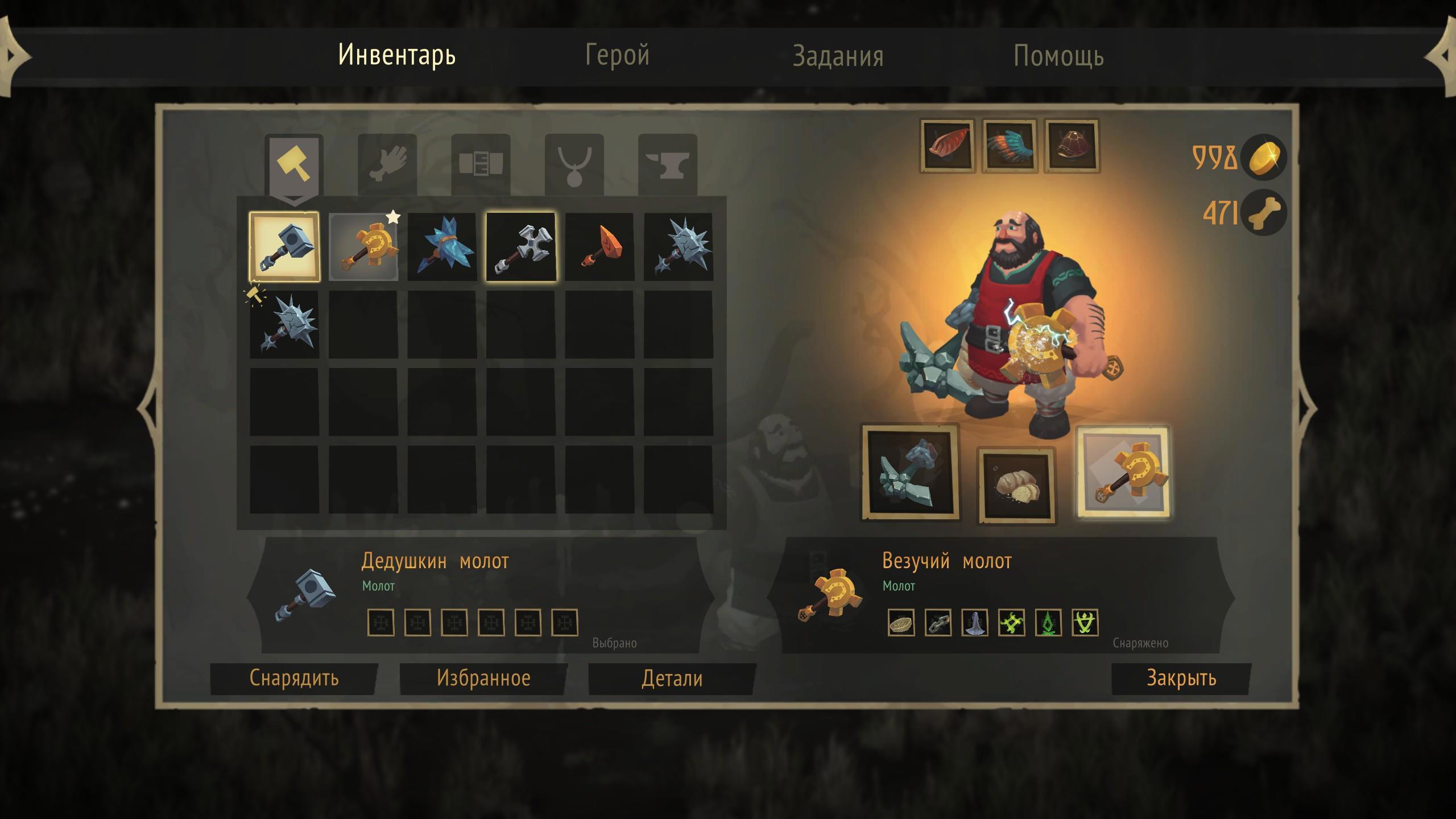Close inventory with Закрыть
This screenshot has height=819, width=1456.
coord(1181,678)
